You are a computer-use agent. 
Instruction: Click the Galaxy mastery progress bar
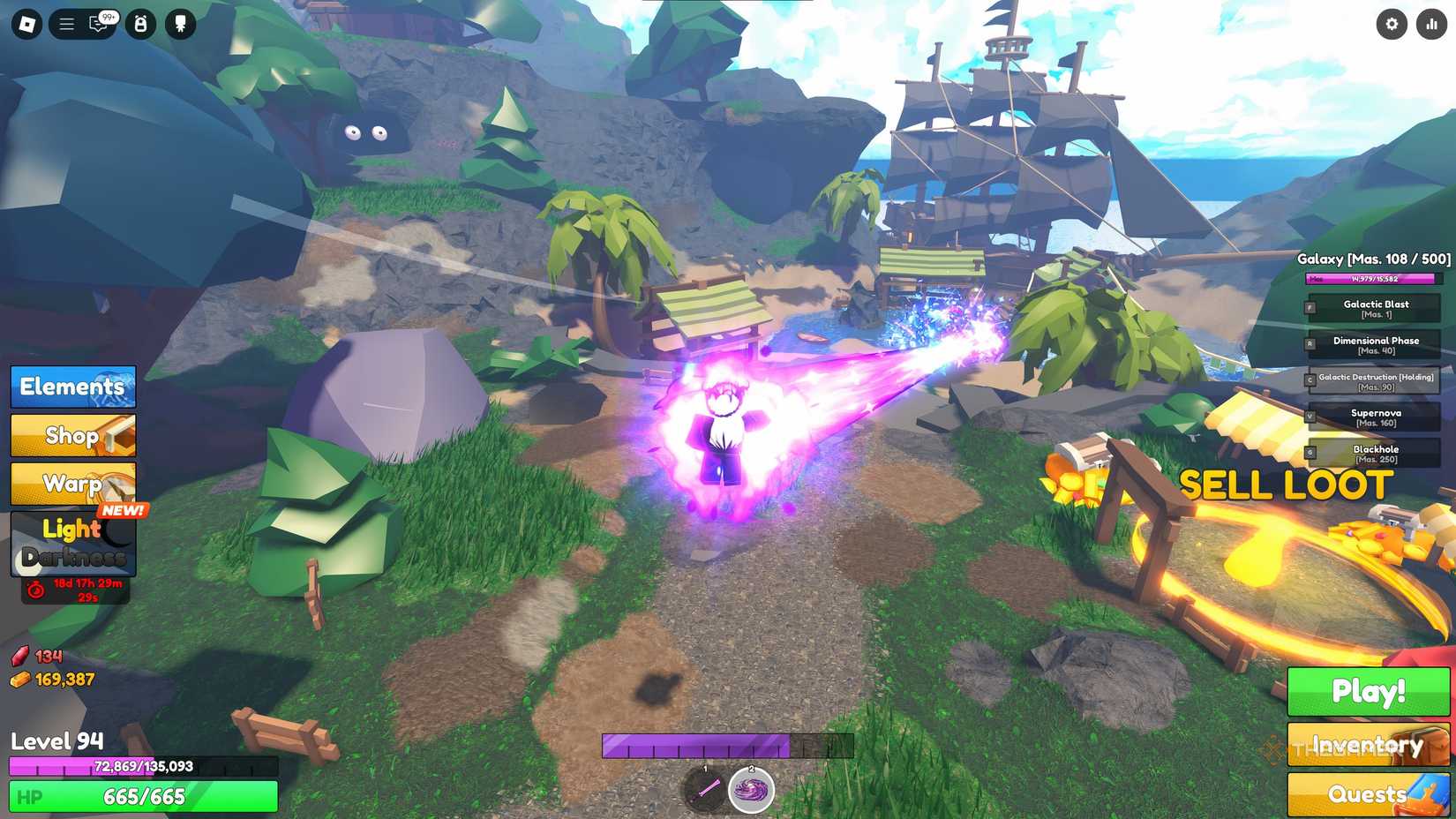point(1370,278)
